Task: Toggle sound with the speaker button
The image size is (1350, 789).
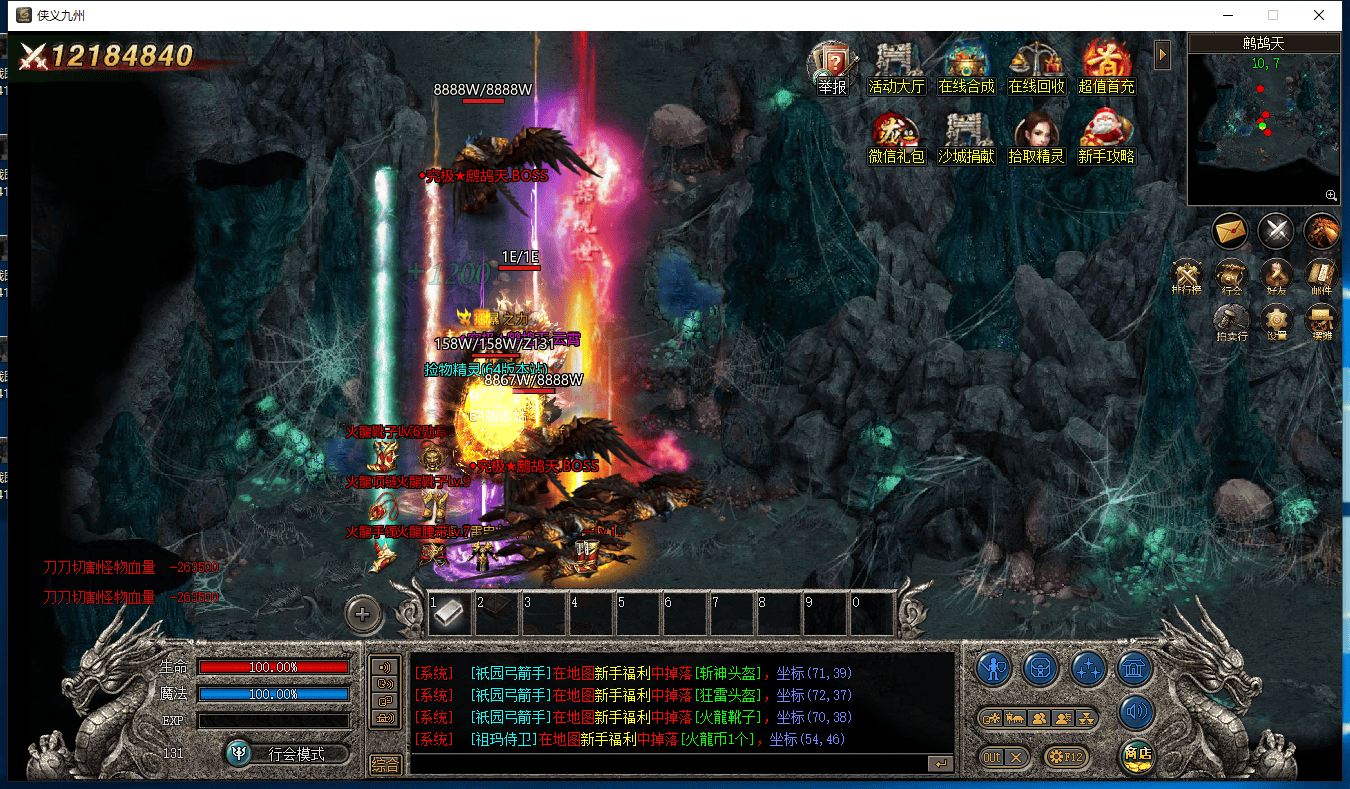Action: click(1137, 713)
